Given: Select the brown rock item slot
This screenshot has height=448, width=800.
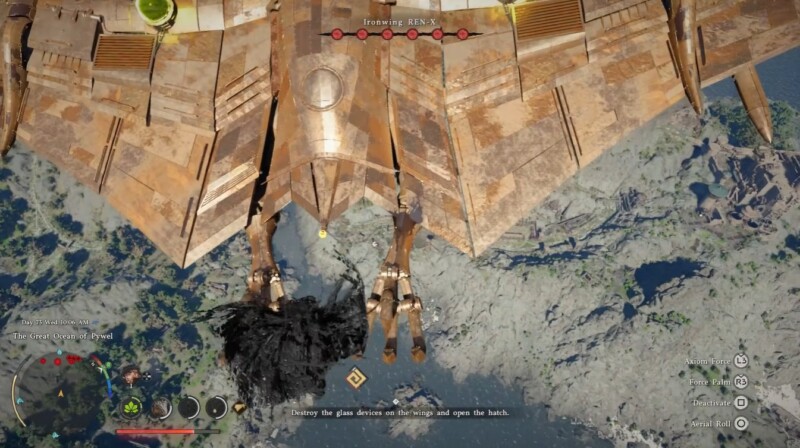Looking at the screenshot, I should pos(161,407).
